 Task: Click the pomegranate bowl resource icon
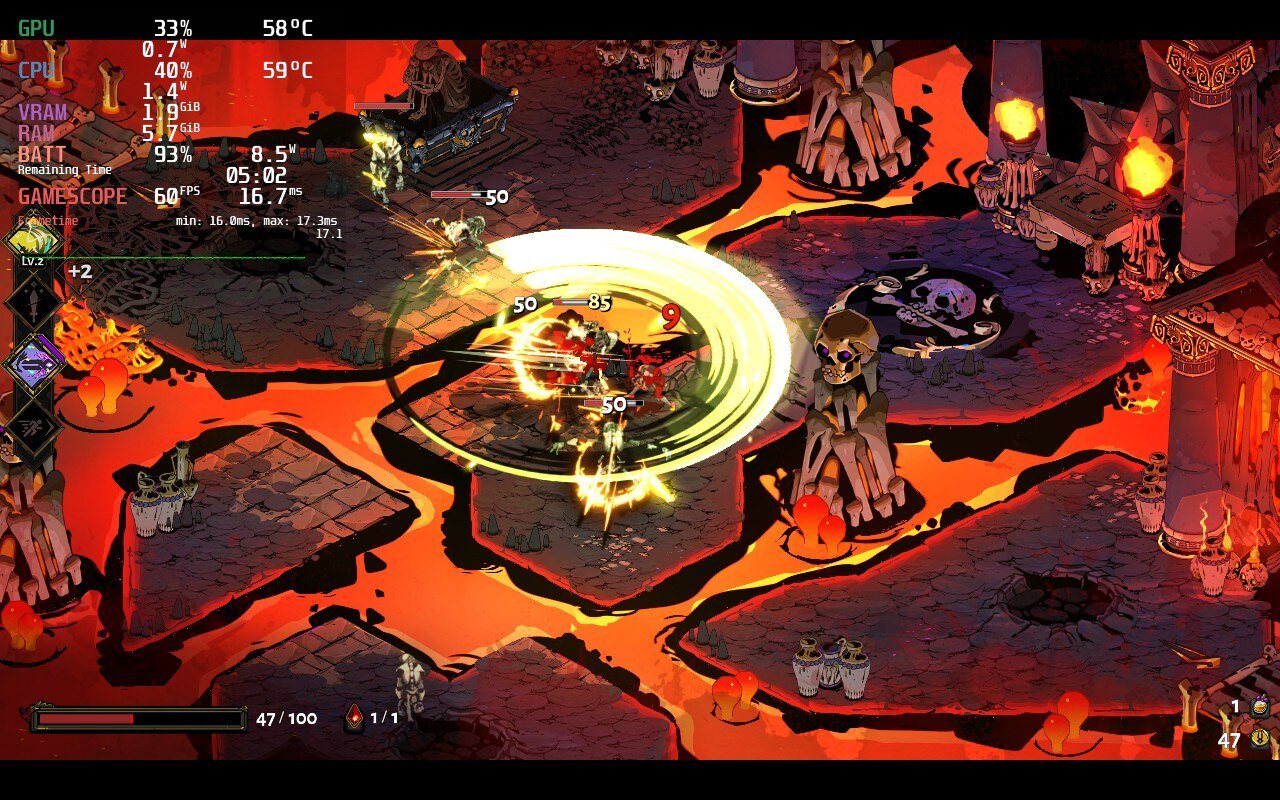point(1260,707)
